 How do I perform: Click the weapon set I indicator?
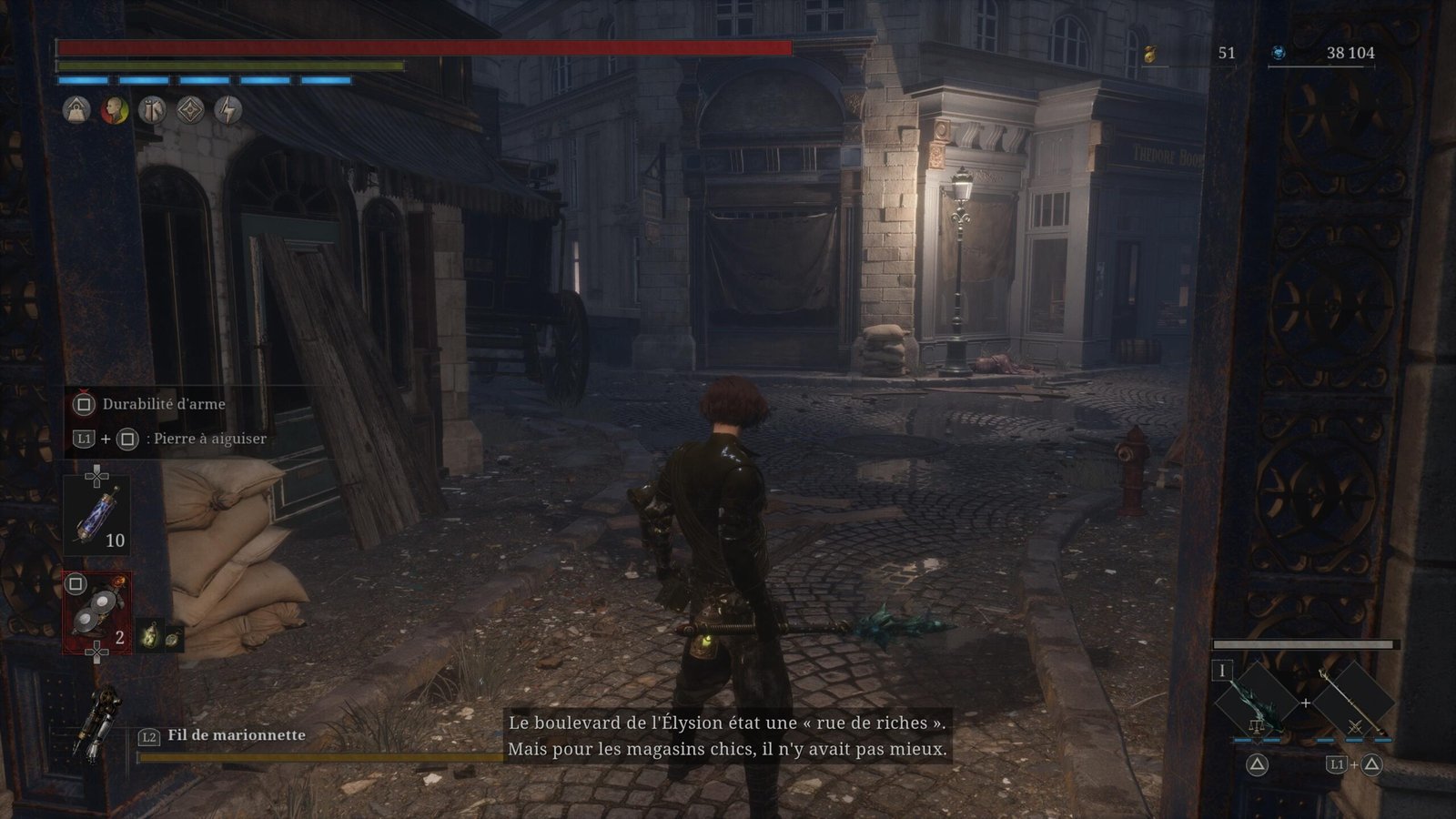click(x=1222, y=672)
